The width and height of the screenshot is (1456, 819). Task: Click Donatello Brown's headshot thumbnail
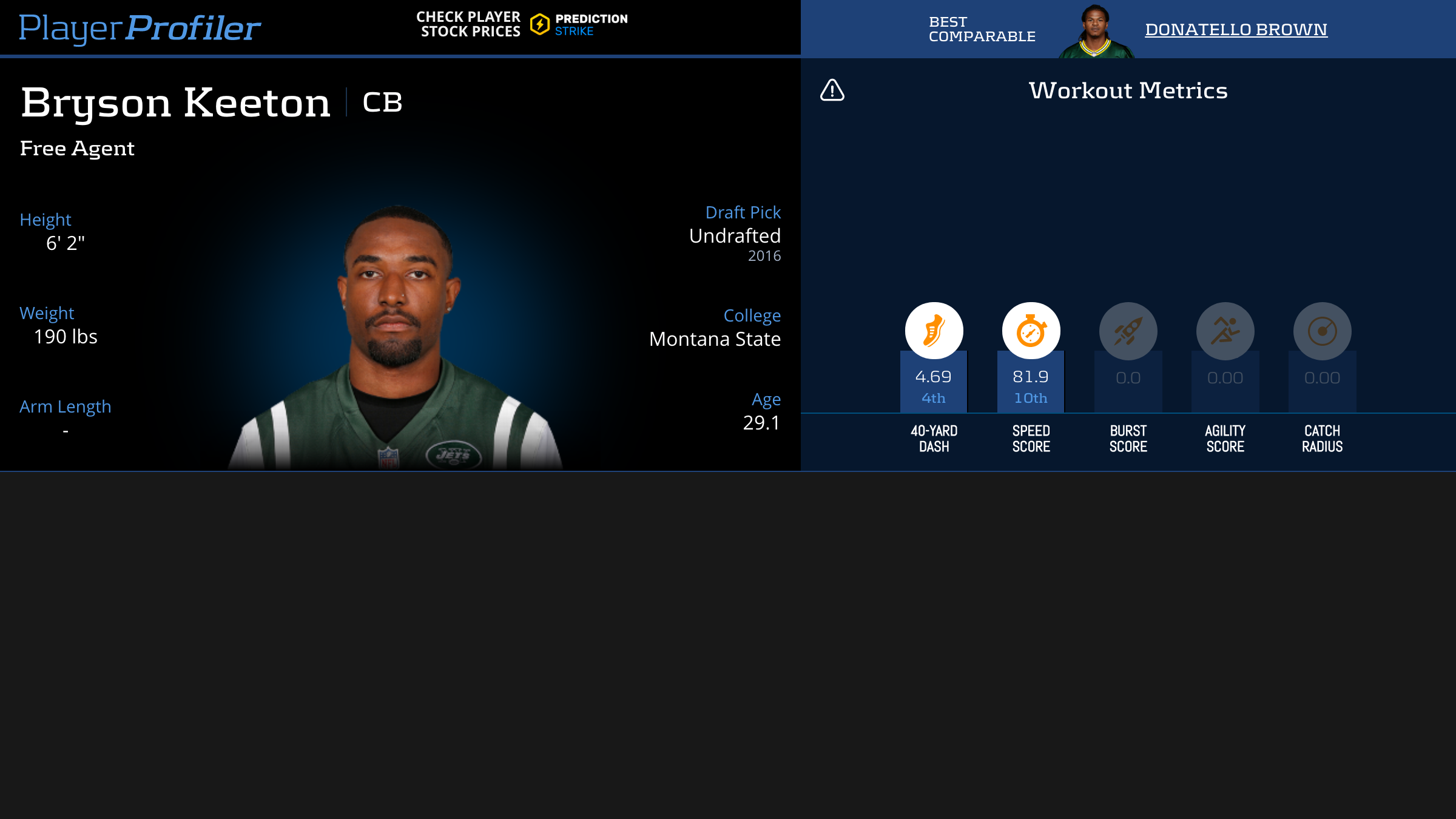(x=1096, y=32)
